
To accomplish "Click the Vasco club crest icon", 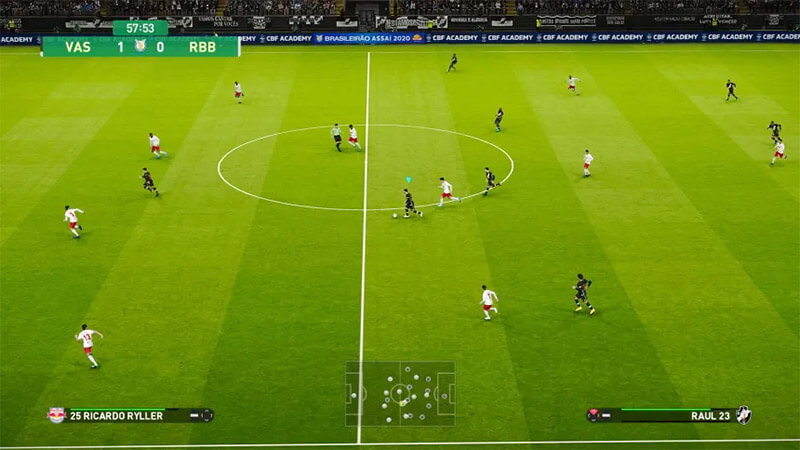I will click(x=743, y=414).
